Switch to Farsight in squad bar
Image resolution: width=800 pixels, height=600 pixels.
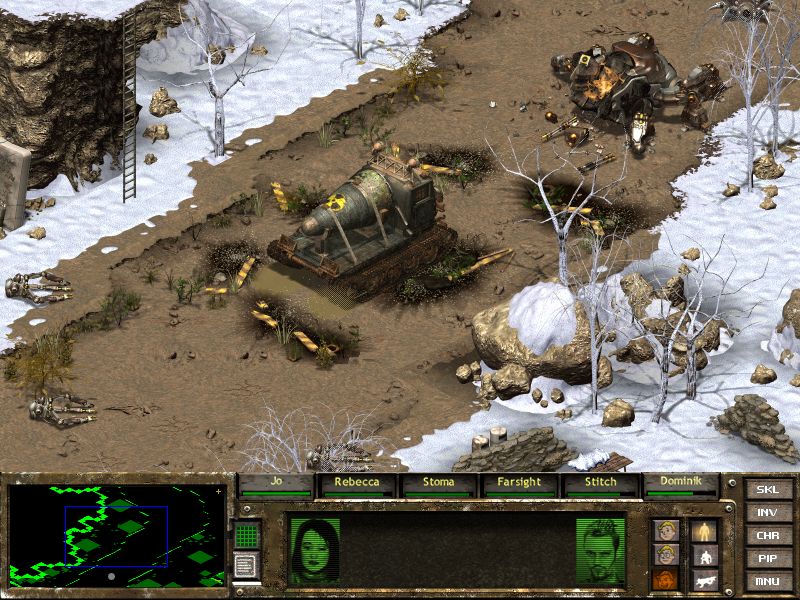[x=521, y=483]
